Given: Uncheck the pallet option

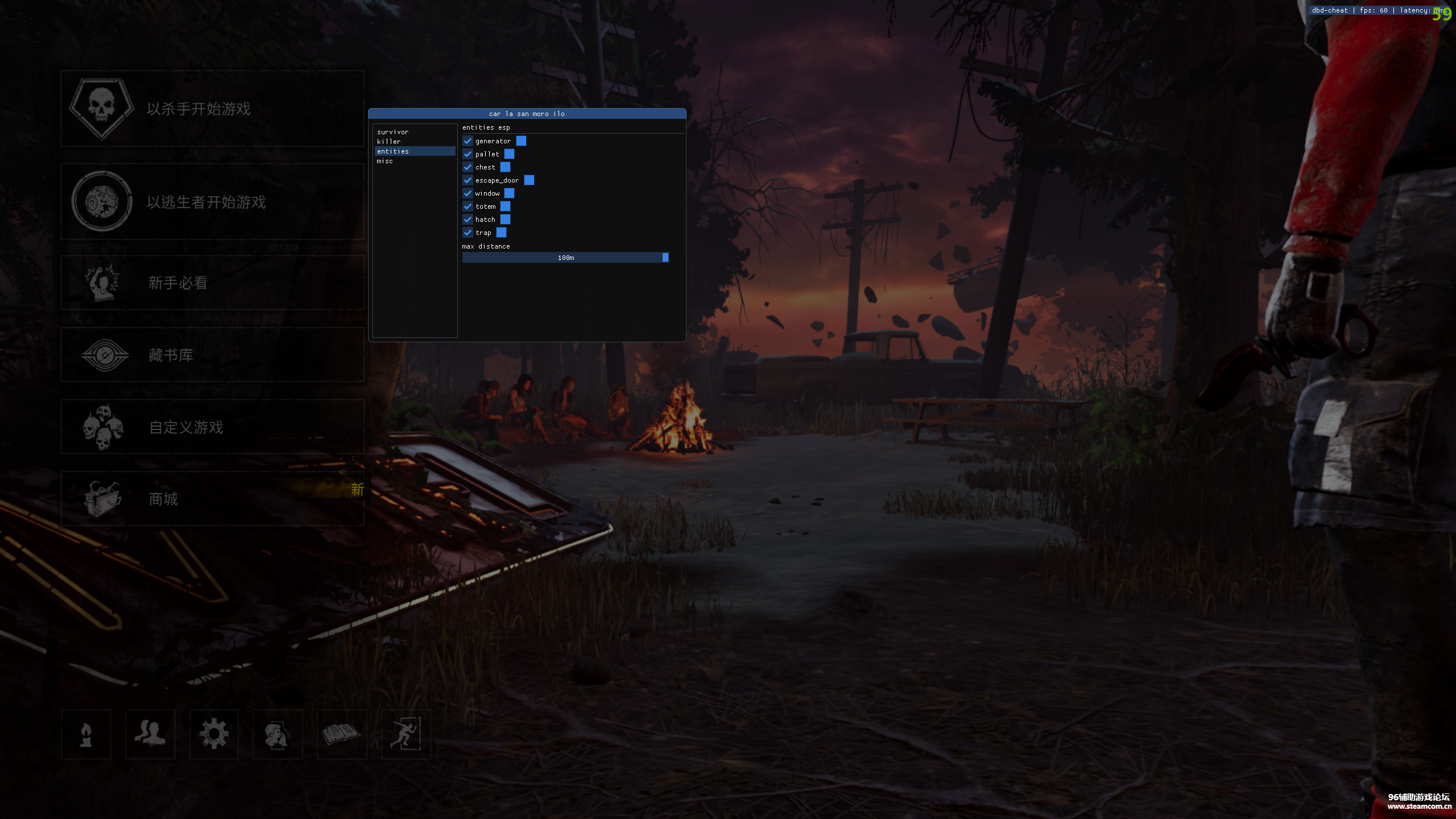Looking at the screenshot, I should tap(468, 154).
